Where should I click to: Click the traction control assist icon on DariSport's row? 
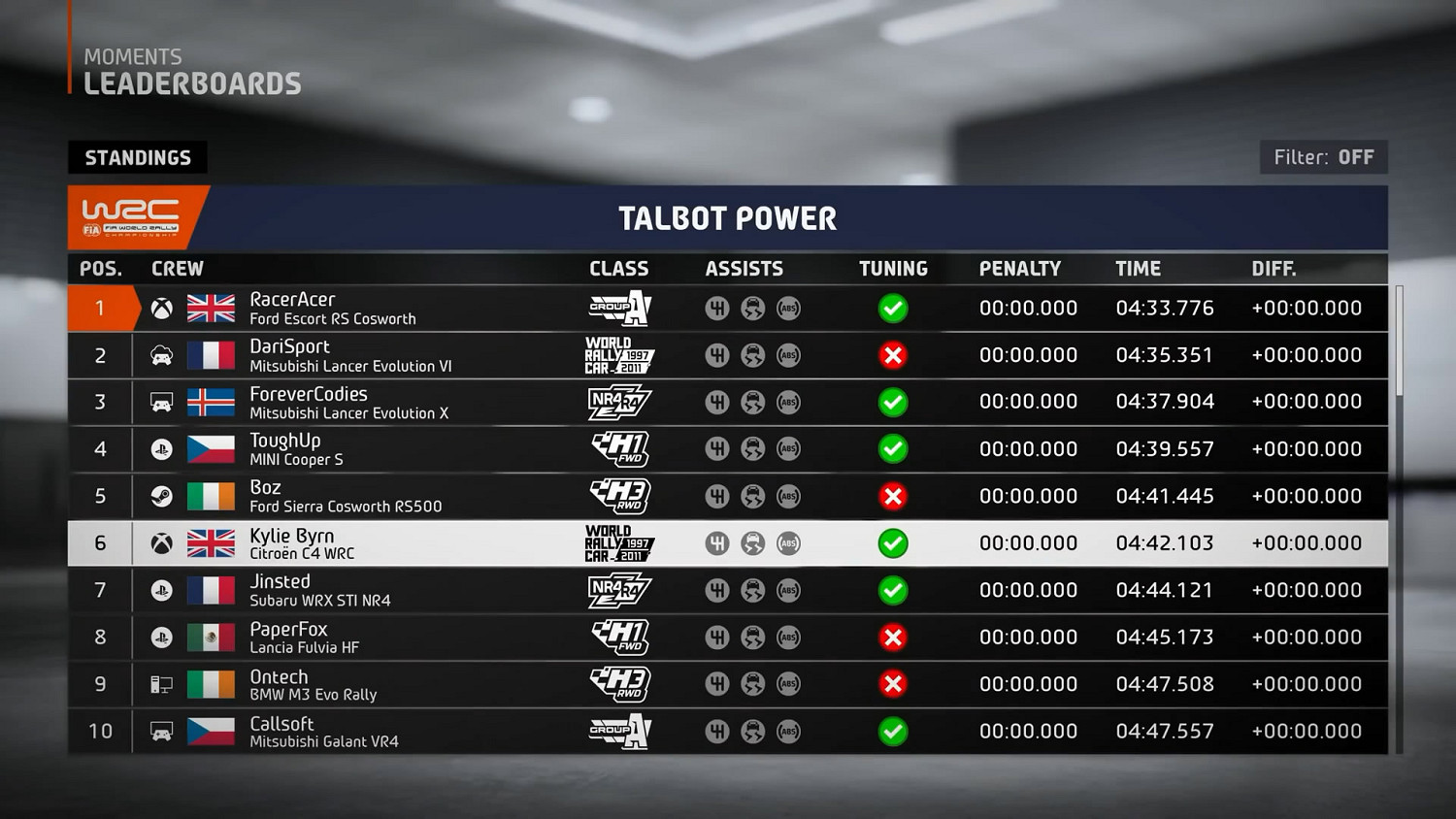click(754, 355)
